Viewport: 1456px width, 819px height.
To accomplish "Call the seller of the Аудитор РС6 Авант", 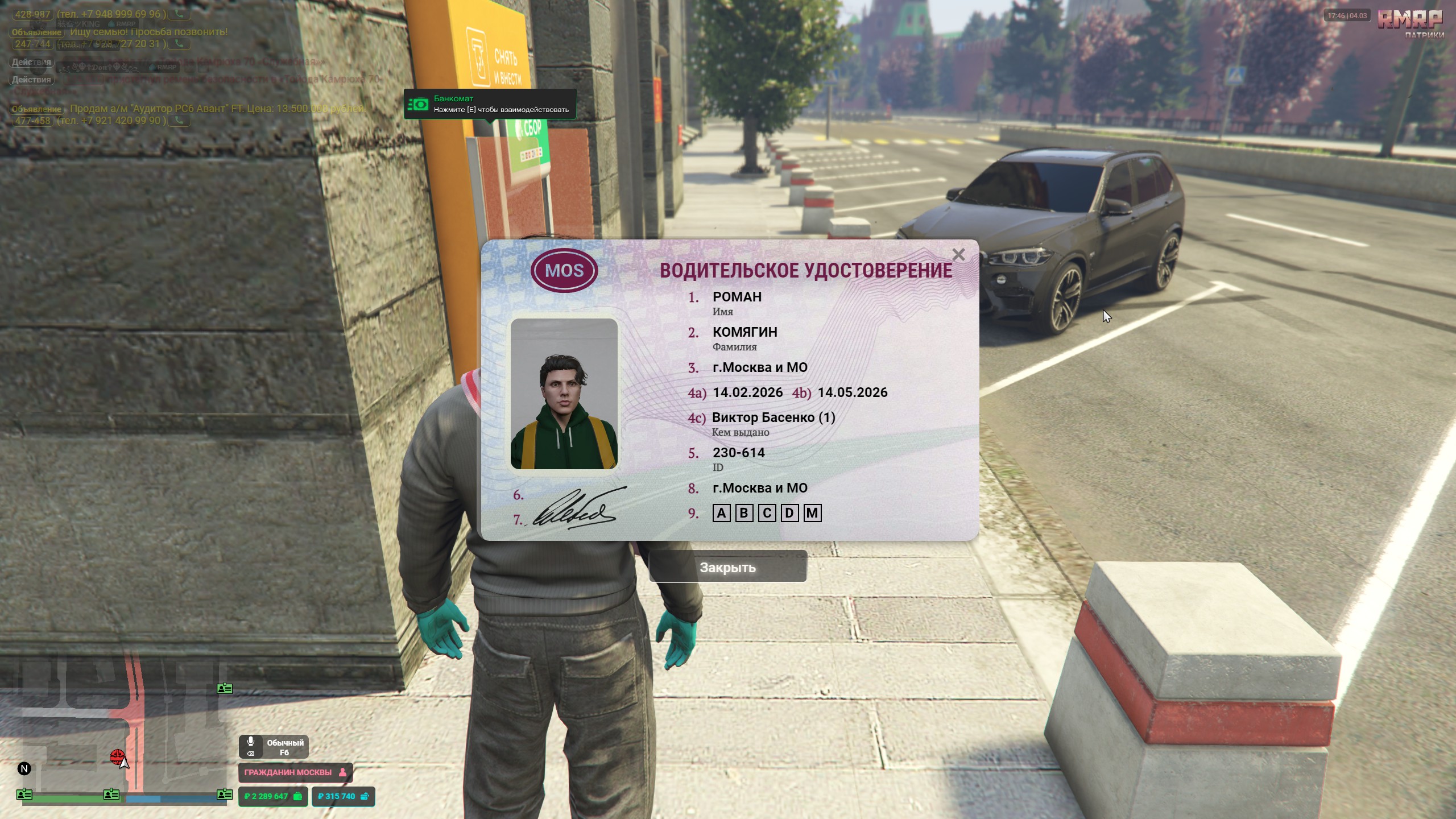I will [x=180, y=121].
